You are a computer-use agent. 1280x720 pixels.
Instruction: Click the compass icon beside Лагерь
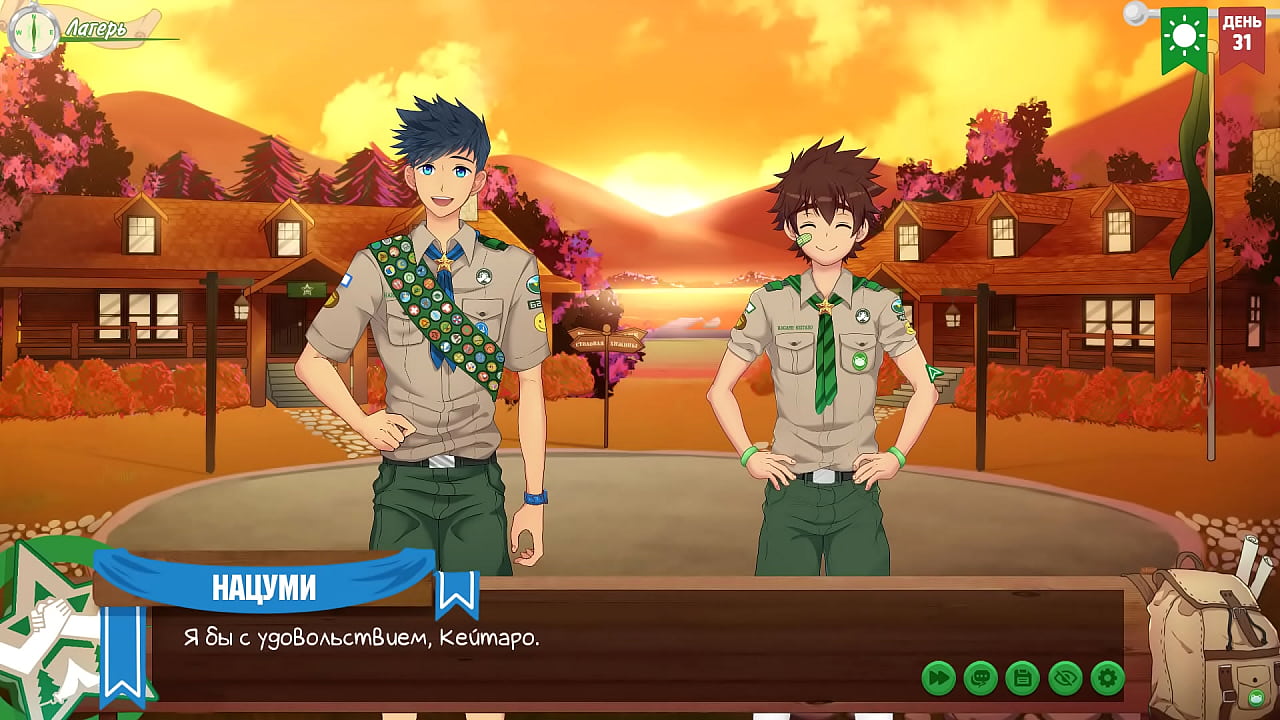point(33,28)
